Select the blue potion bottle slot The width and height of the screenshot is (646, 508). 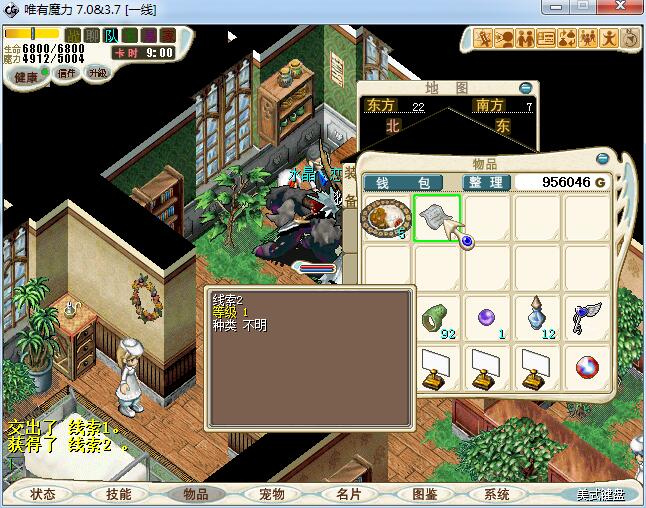pyautogui.click(x=541, y=316)
